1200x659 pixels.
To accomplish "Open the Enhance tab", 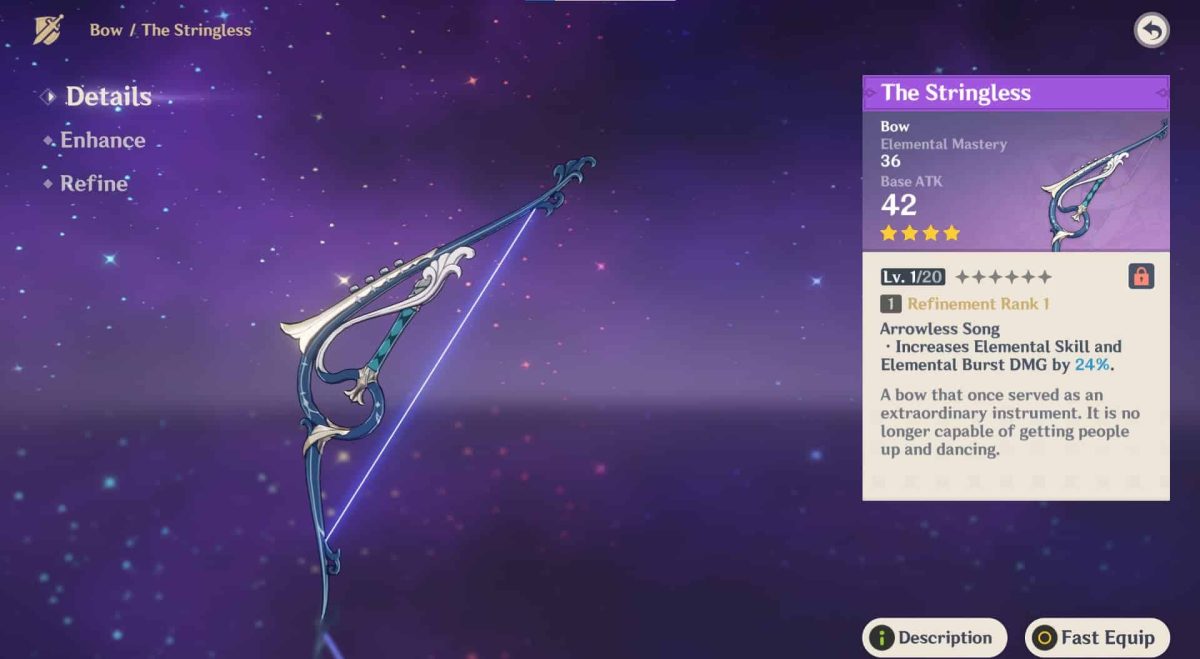I will tap(102, 140).
